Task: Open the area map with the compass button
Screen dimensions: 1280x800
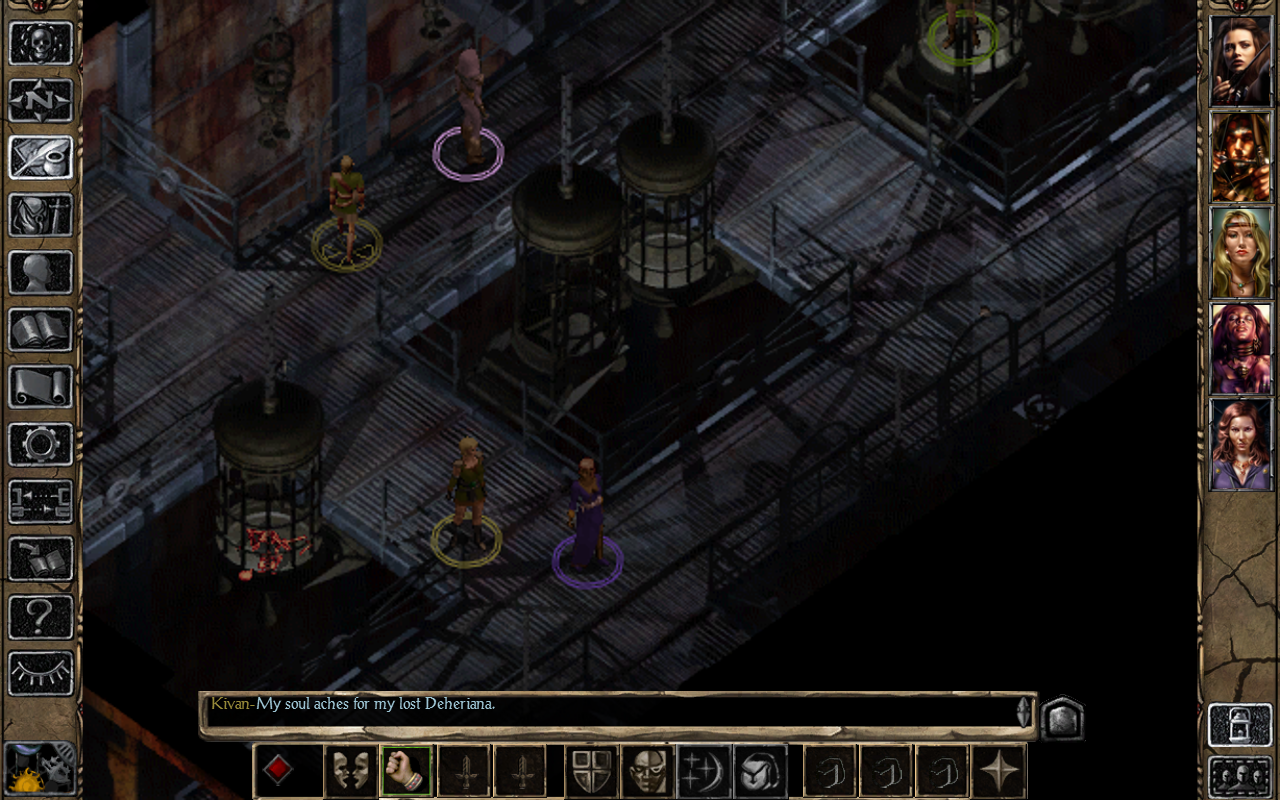Action: [x=41, y=101]
